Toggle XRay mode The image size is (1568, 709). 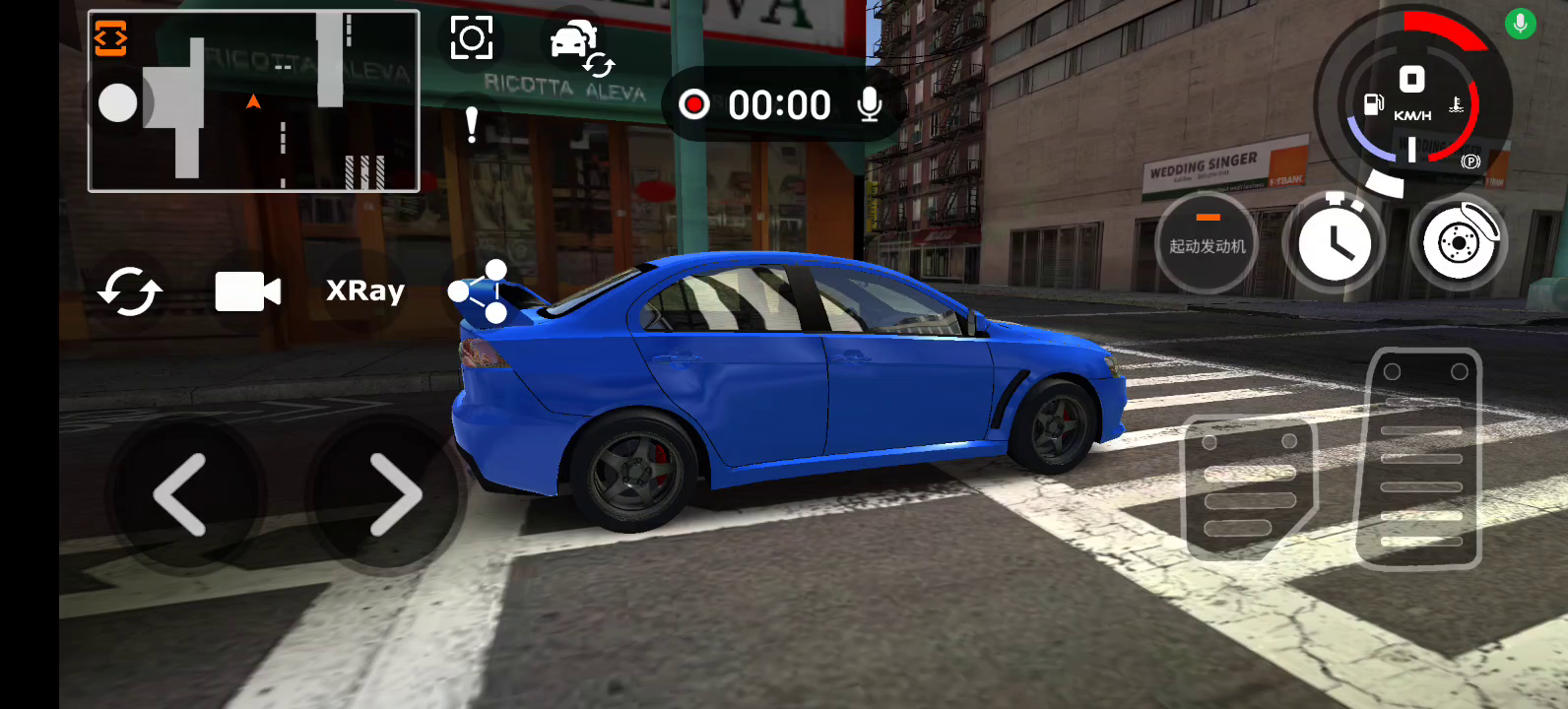[365, 291]
